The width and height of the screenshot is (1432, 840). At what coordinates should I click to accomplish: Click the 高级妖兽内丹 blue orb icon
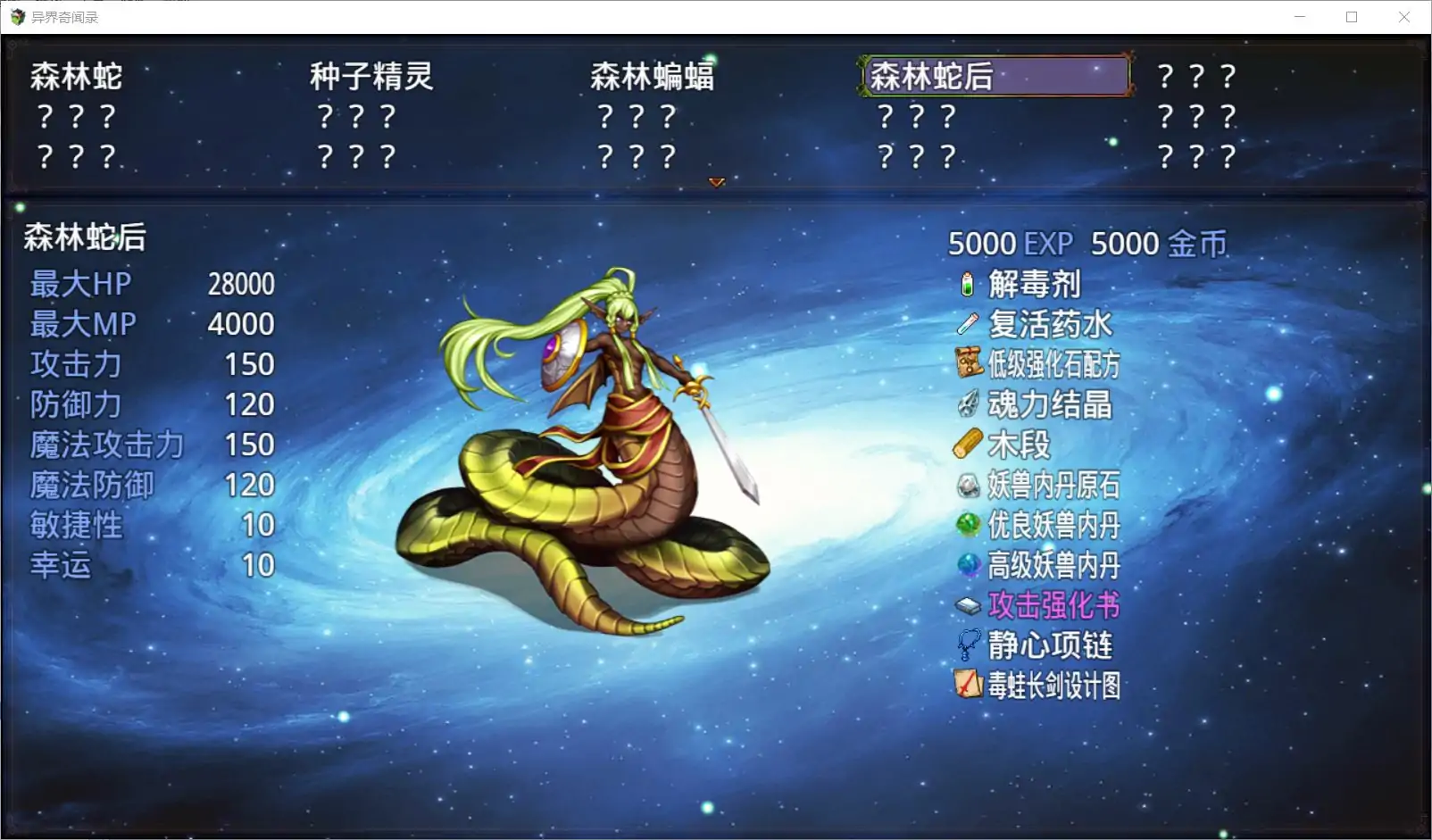click(968, 565)
